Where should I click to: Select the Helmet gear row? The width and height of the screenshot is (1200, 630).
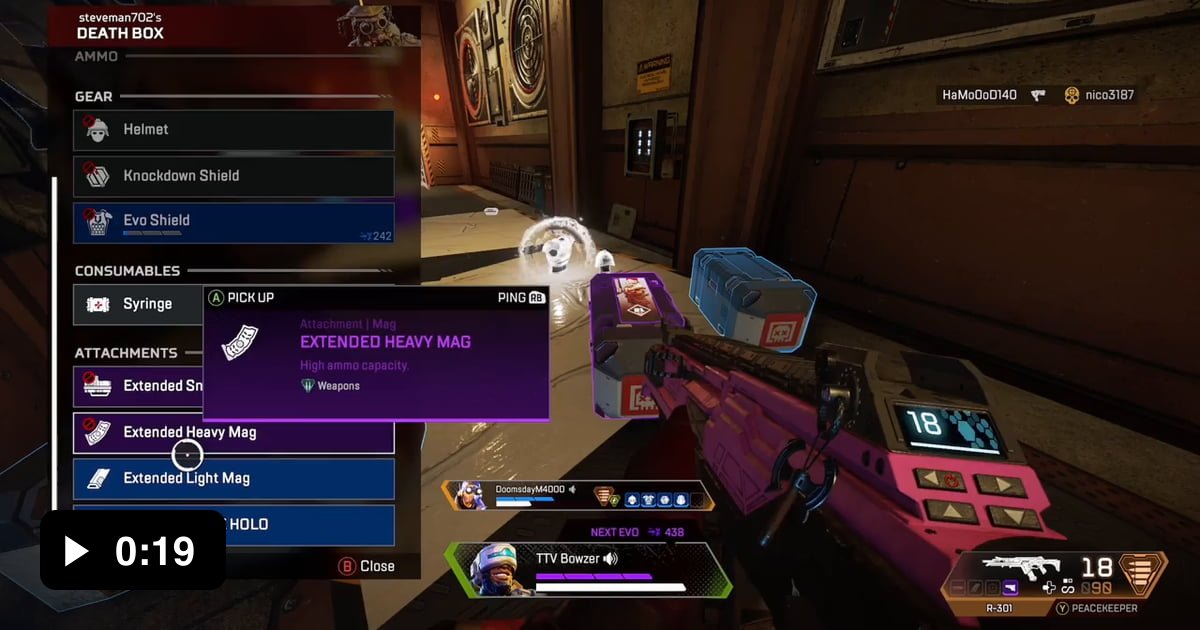(233, 130)
